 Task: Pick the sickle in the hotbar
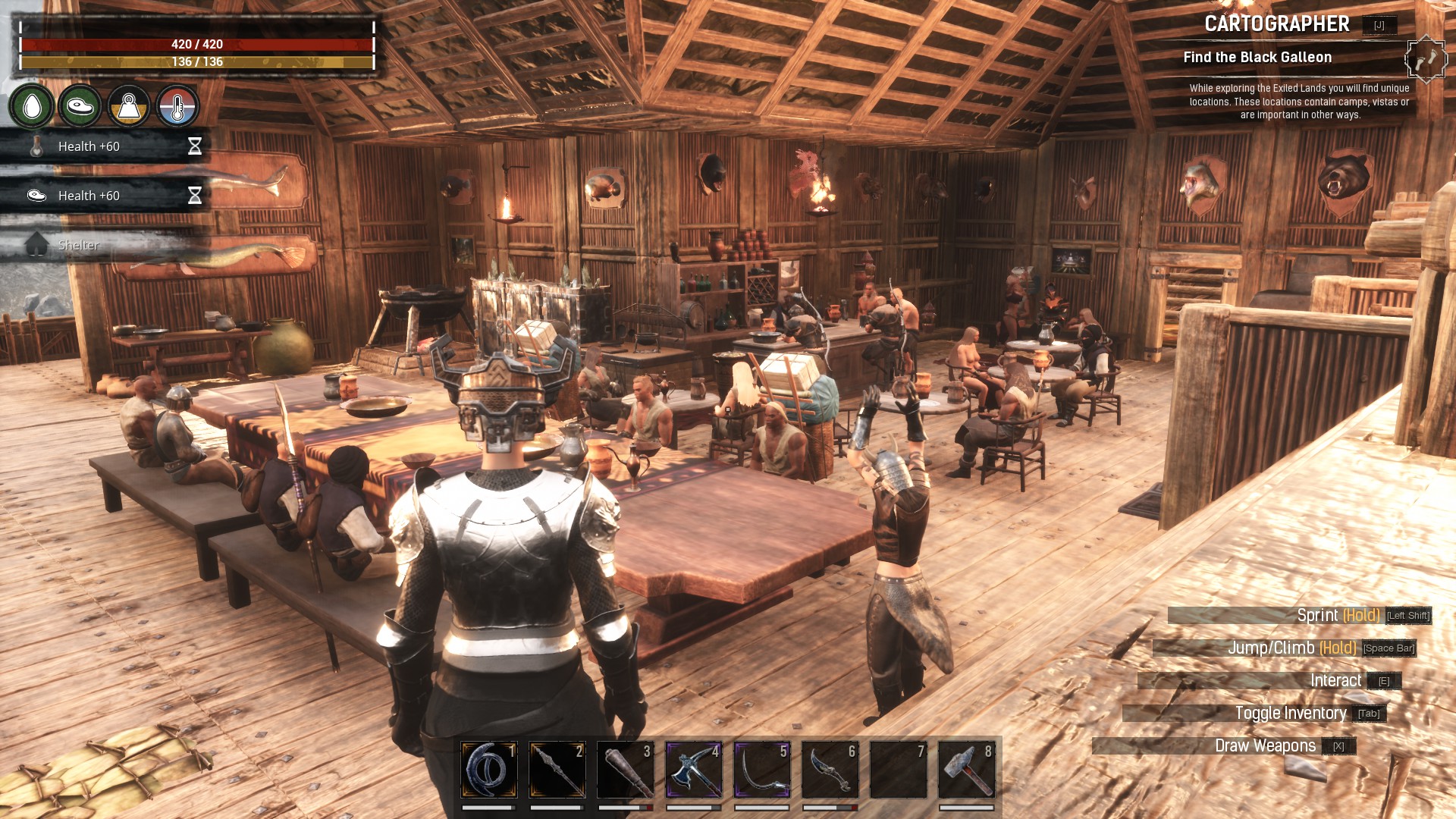pyautogui.click(x=762, y=770)
